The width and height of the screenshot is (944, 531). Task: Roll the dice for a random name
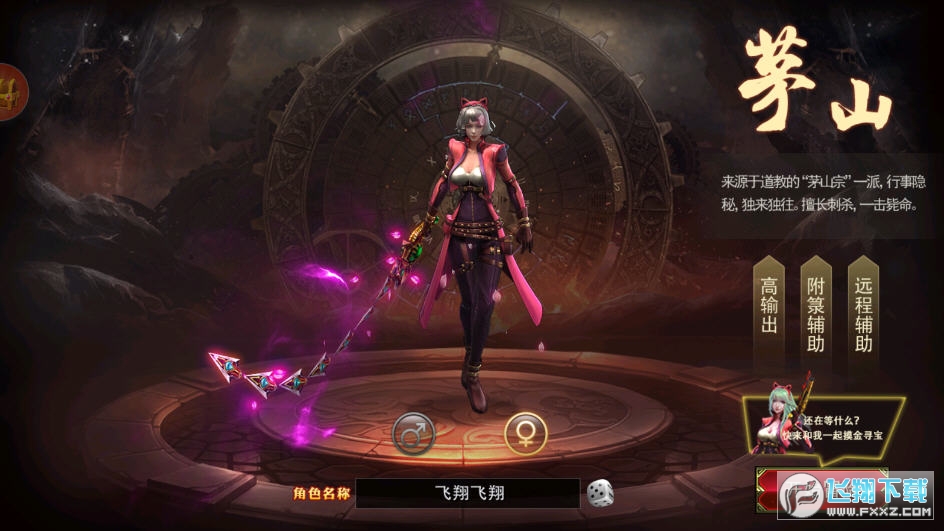(x=600, y=492)
